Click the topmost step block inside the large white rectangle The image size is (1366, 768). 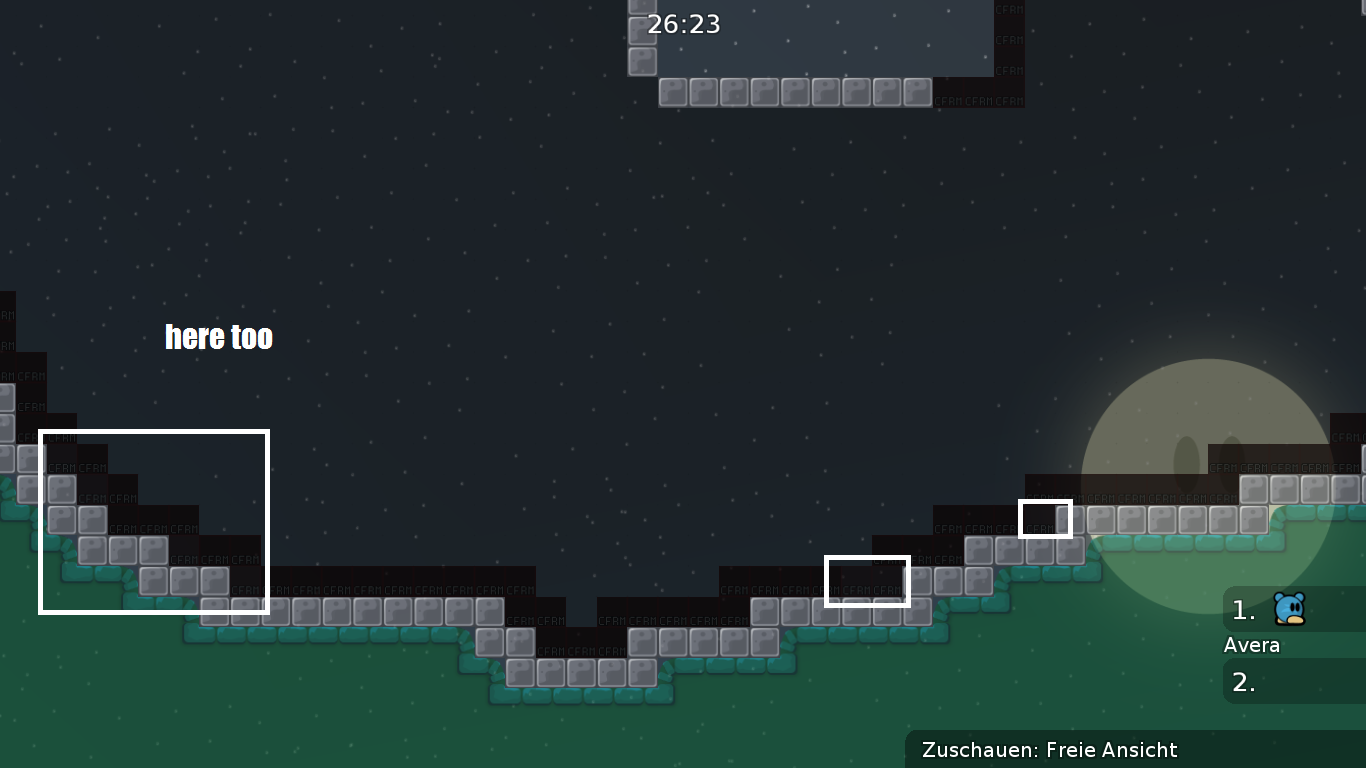60,487
